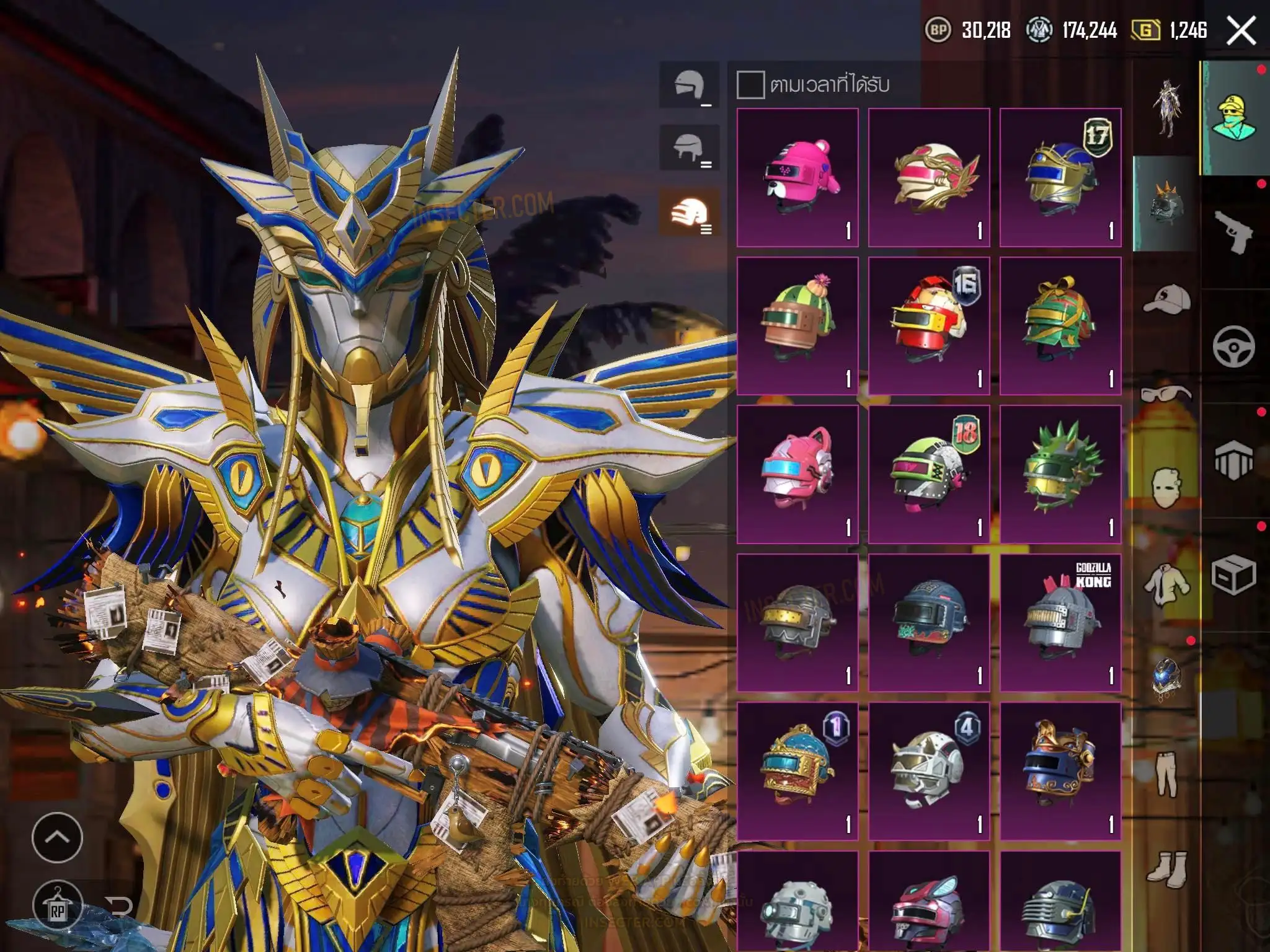Collapse the character view with up arrow
1270x952 pixels.
click(57, 837)
